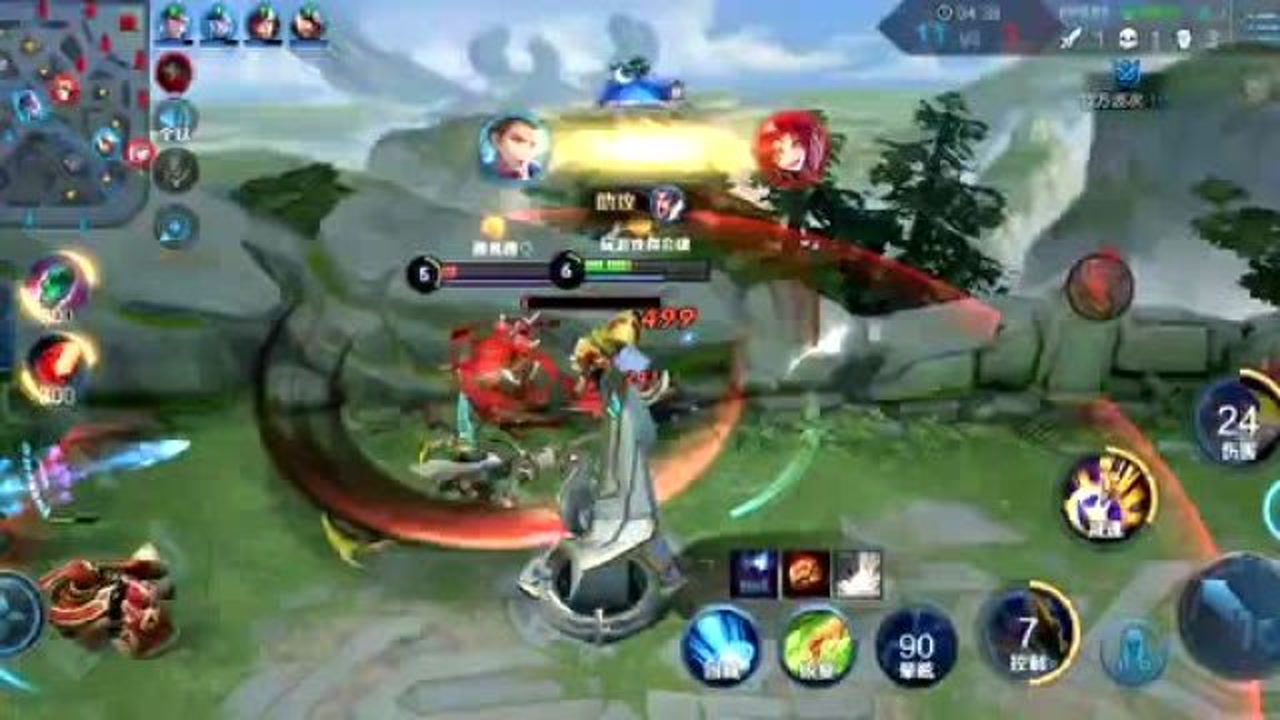Tap the summoner spell on 90 cooldown
Image resolution: width=1280 pixels, height=720 pixels.
coord(916,647)
